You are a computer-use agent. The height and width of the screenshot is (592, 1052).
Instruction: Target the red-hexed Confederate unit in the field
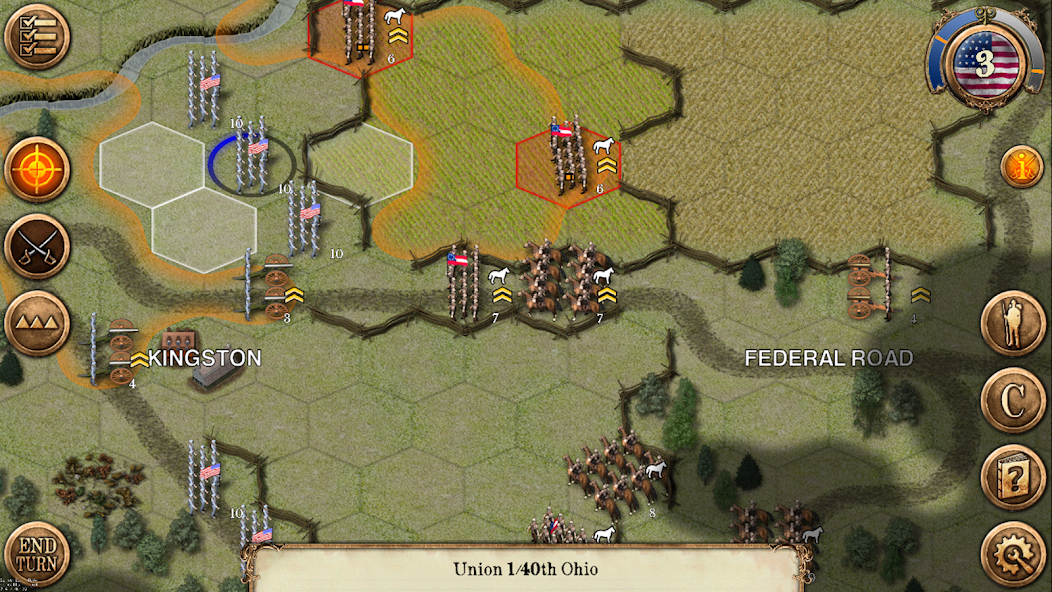pos(568,160)
